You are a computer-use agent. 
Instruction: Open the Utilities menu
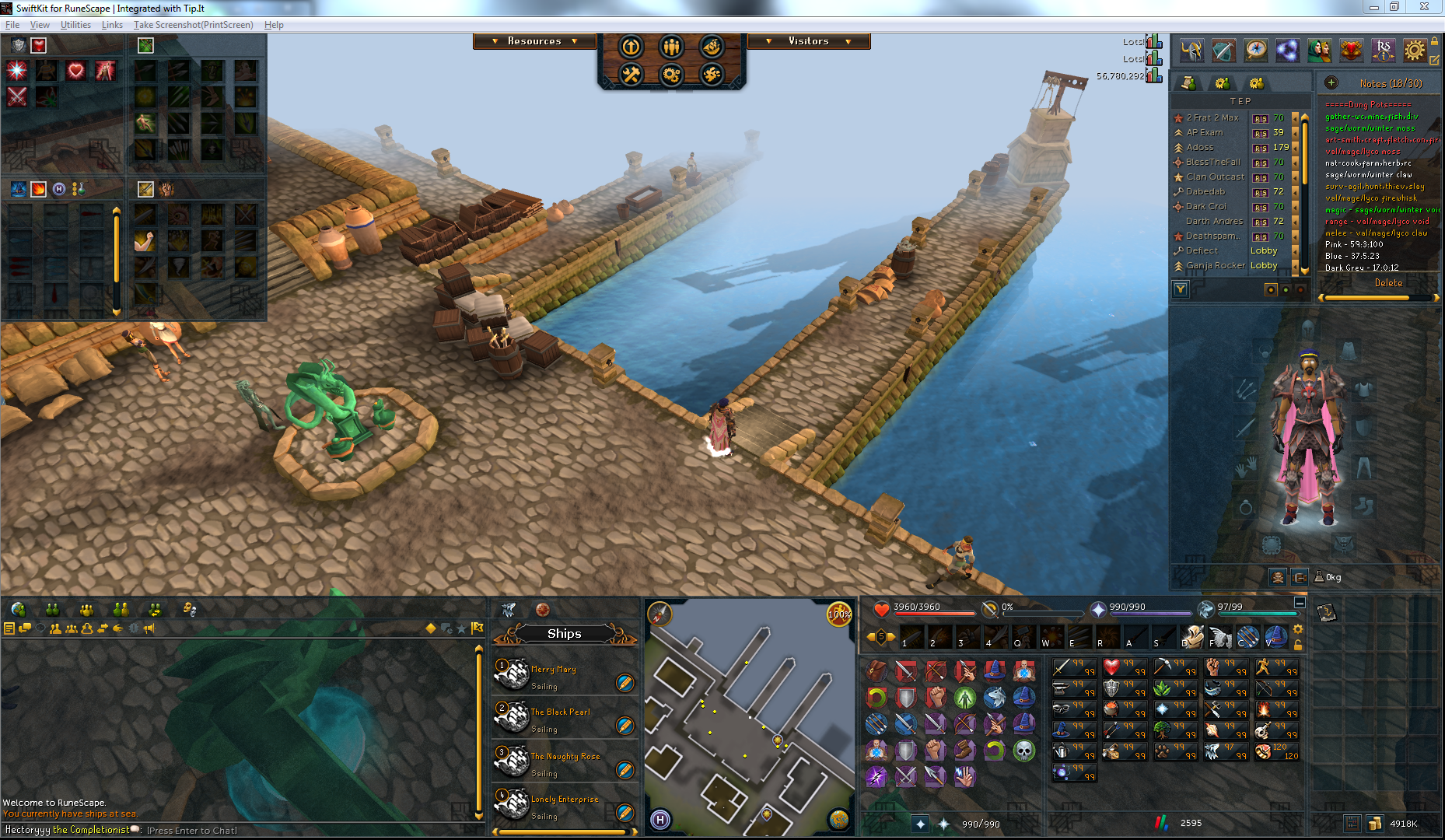point(75,24)
